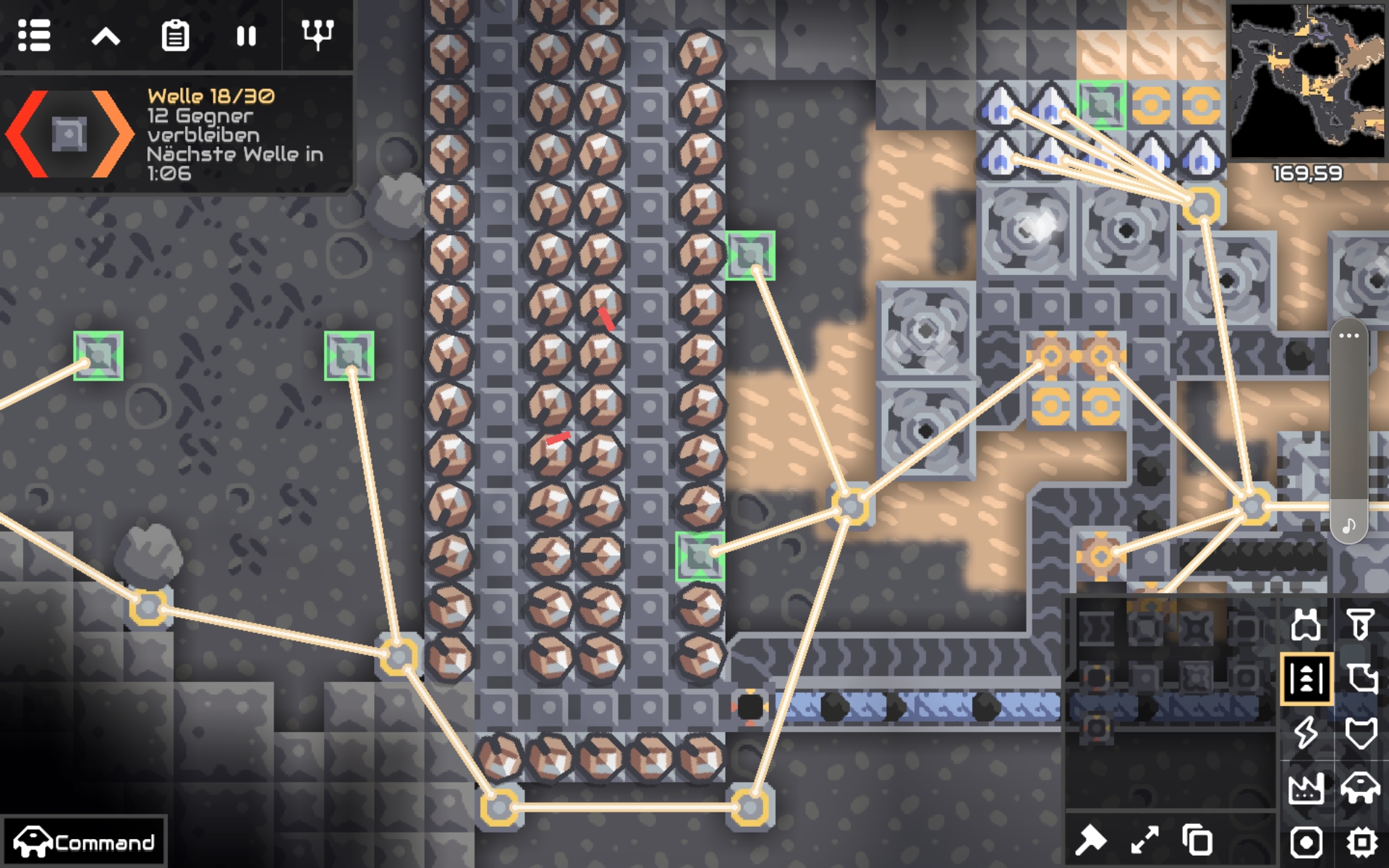View wave stats via the clipboard icon
The width and height of the screenshot is (1389, 868).
click(174, 36)
